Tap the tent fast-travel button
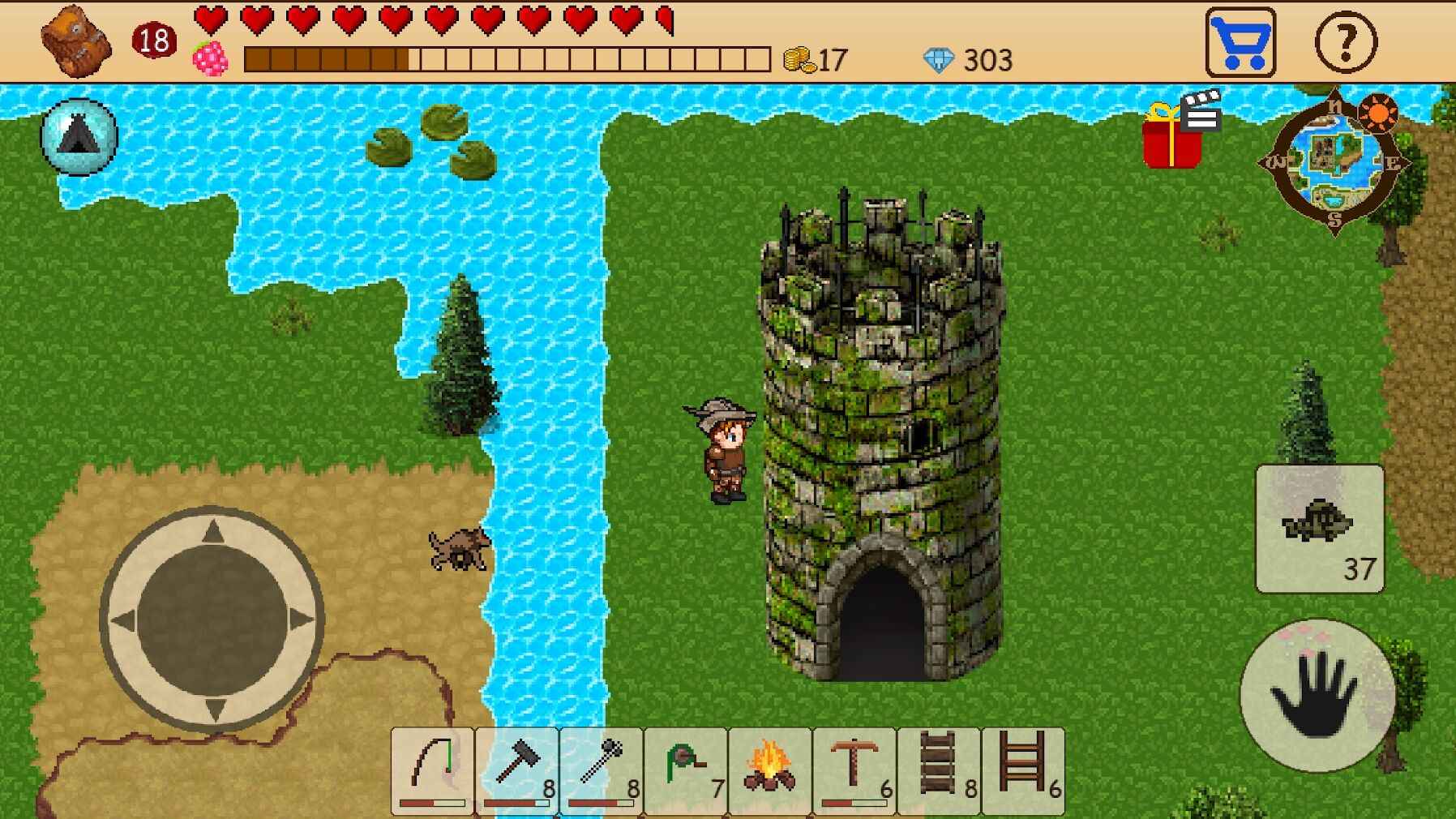 (79, 136)
